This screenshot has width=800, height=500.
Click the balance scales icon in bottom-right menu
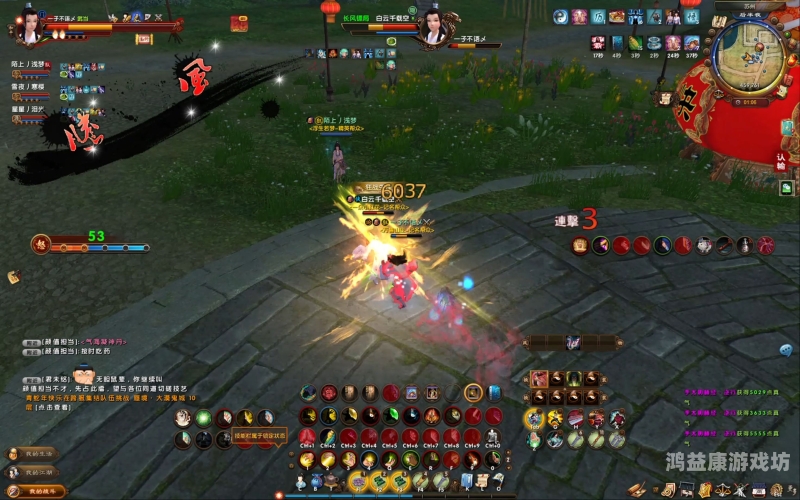point(720,489)
